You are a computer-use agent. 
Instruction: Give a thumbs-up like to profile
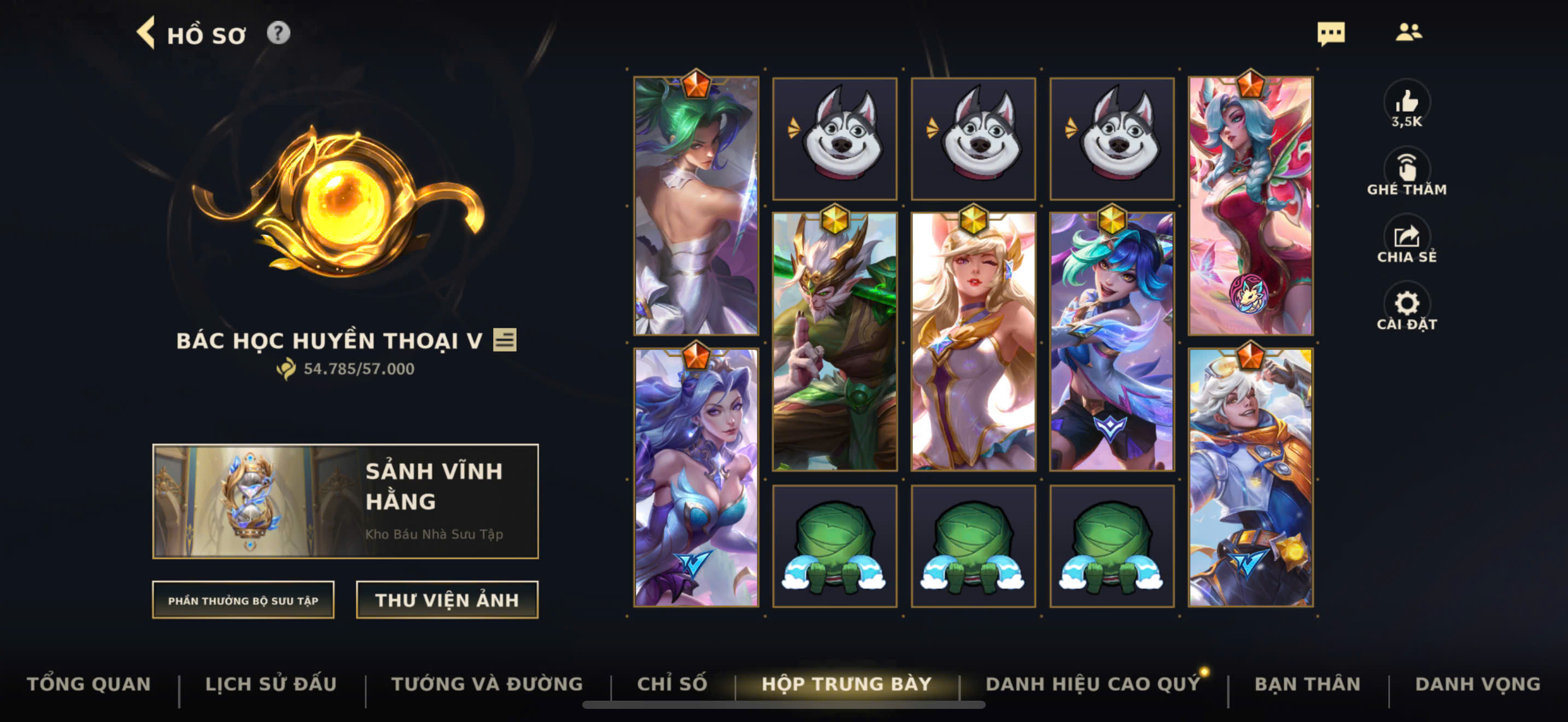point(1406,102)
